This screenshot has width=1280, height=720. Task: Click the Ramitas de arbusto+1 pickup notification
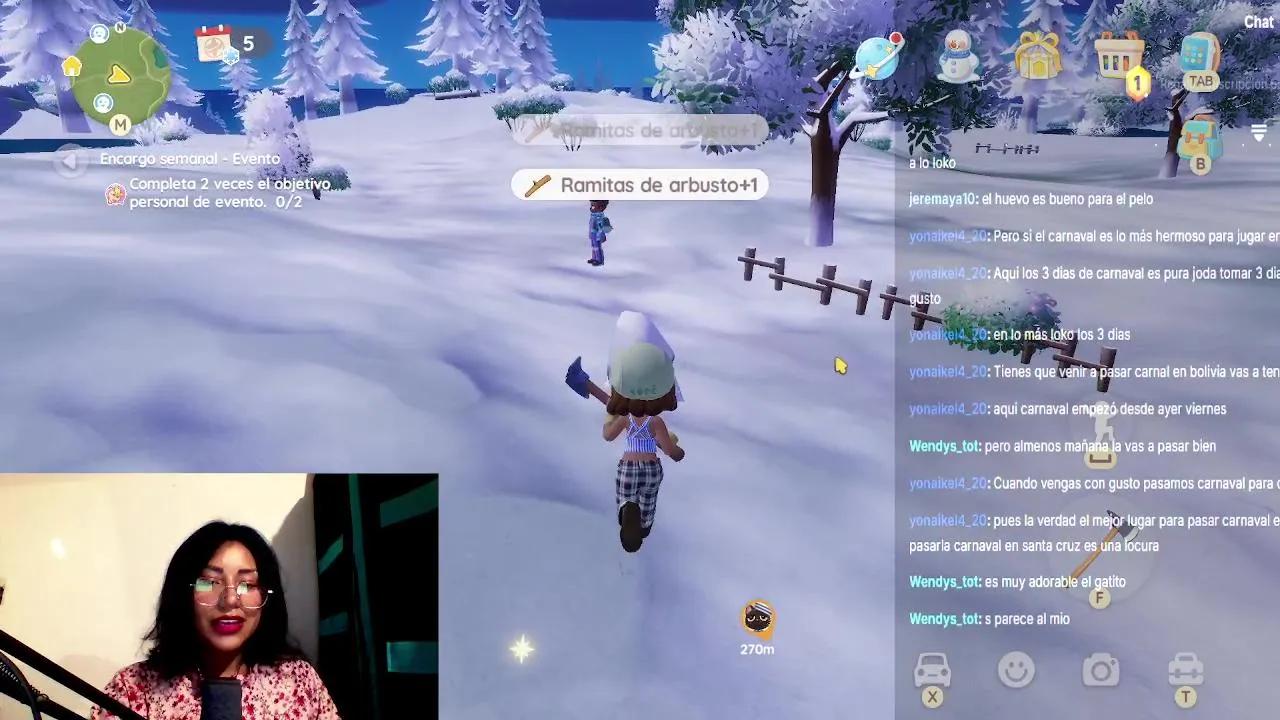639,184
